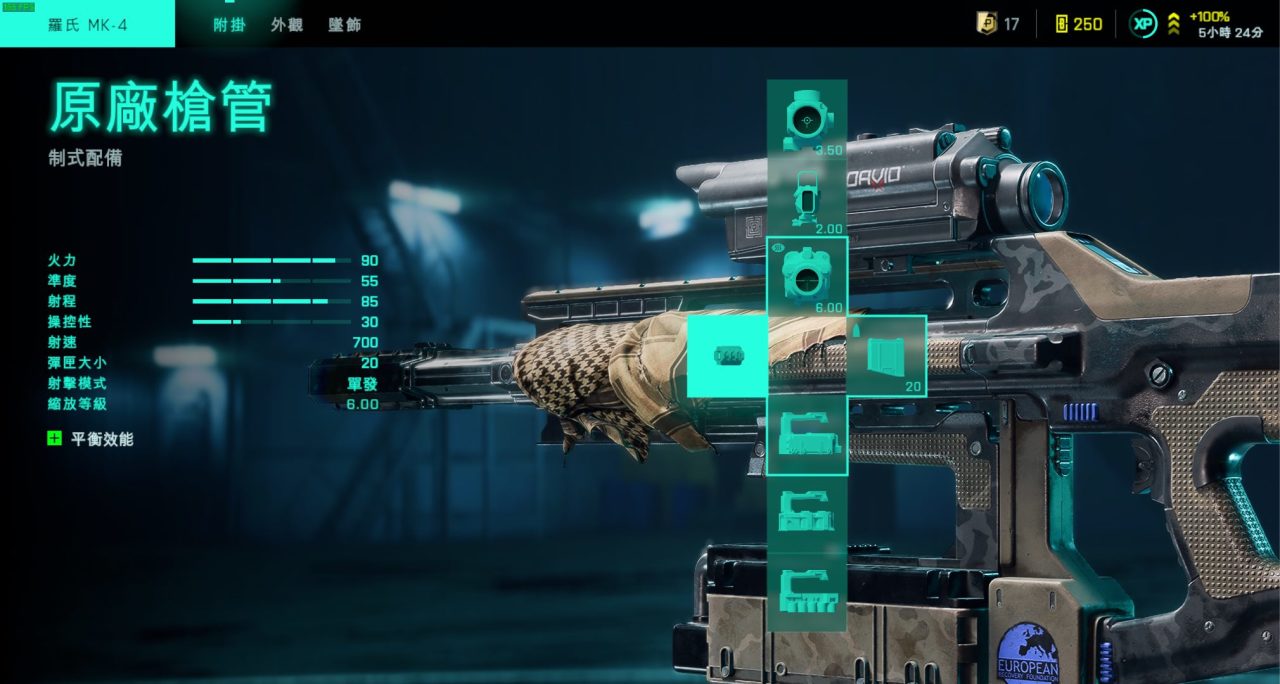Click the XP boost icon

click(1143, 24)
